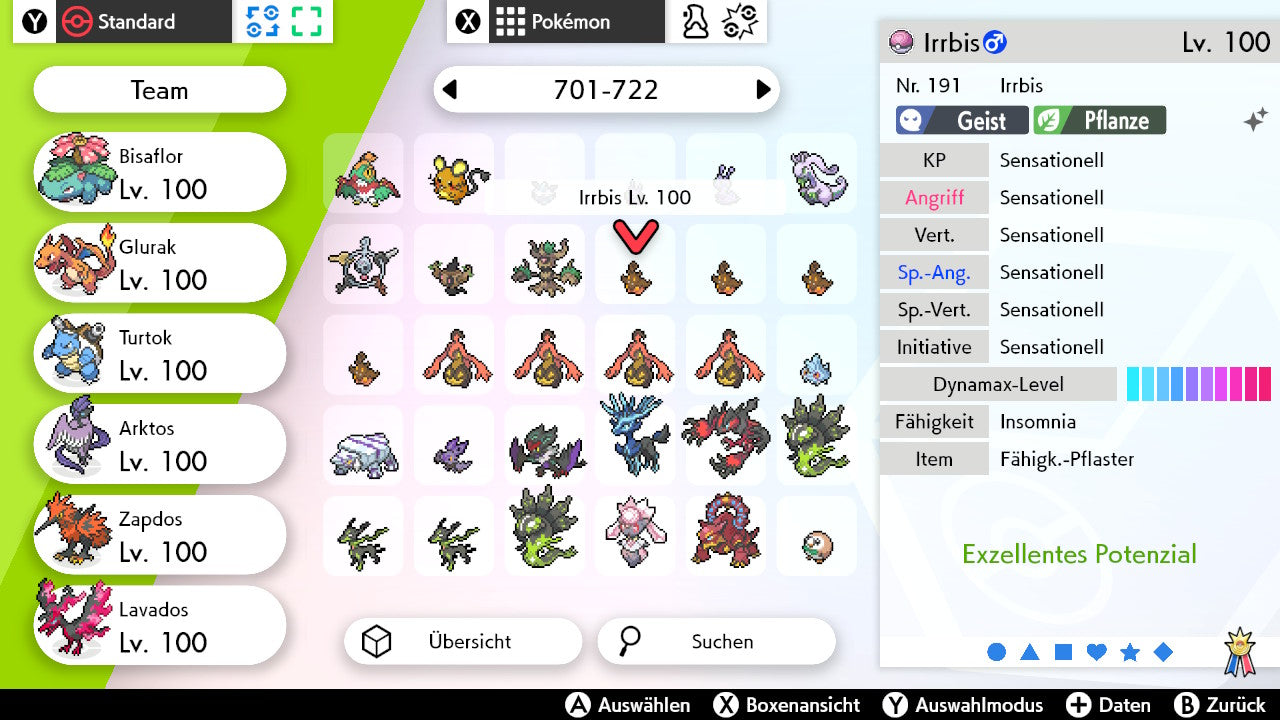Open the 701-722 box name label
Viewport: 1280px width, 720px height.
point(606,90)
